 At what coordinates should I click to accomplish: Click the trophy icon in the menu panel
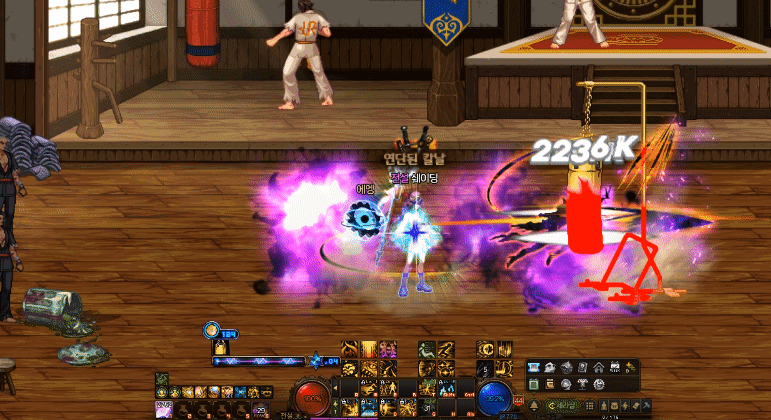(581, 384)
